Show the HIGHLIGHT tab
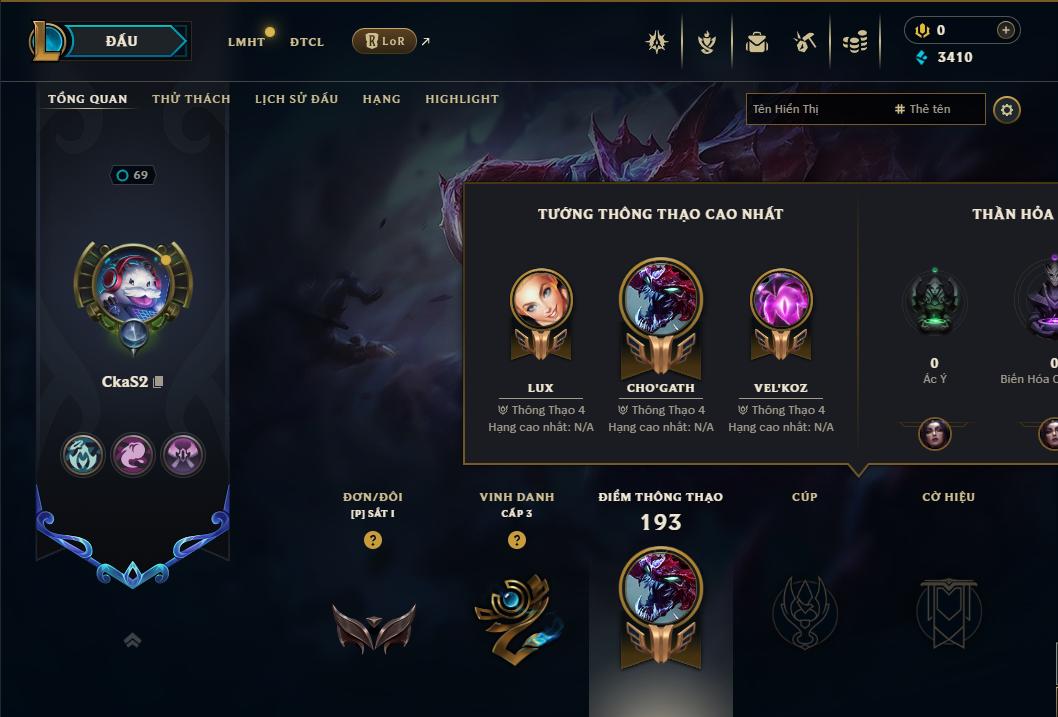This screenshot has height=717, width=1058. pos(462,99)
